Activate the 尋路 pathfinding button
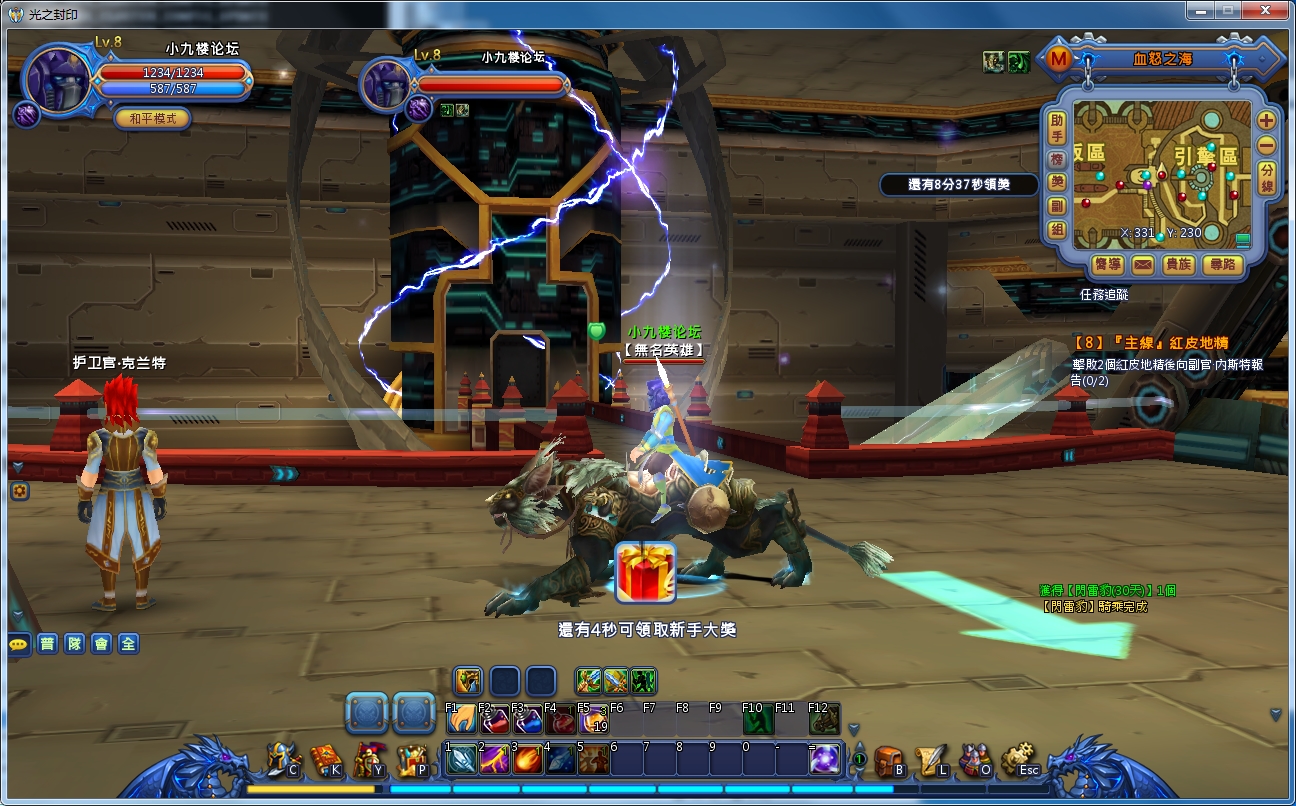 (x=1222, y=265)
